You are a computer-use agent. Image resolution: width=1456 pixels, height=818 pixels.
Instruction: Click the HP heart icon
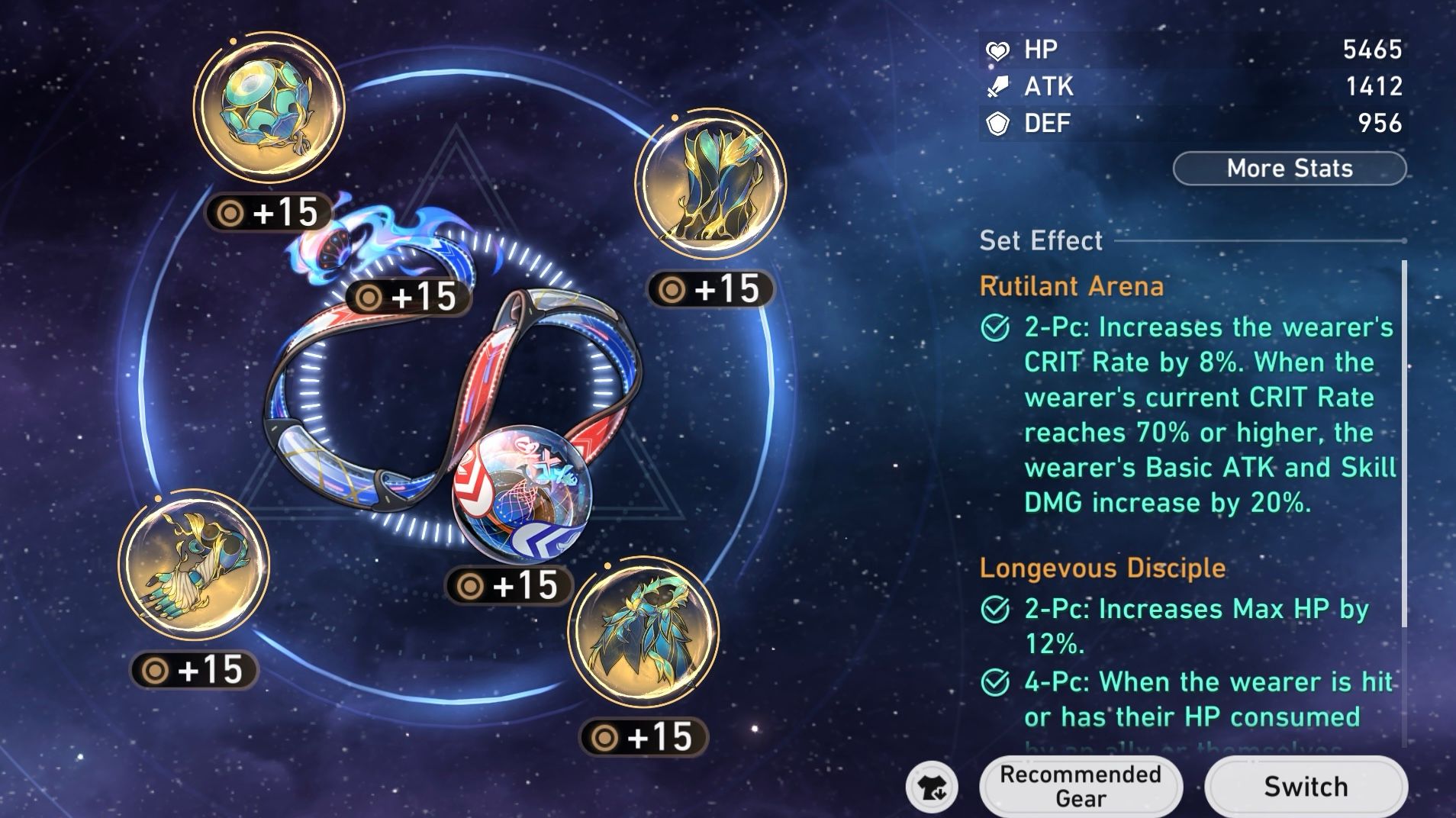(1000, 50)
